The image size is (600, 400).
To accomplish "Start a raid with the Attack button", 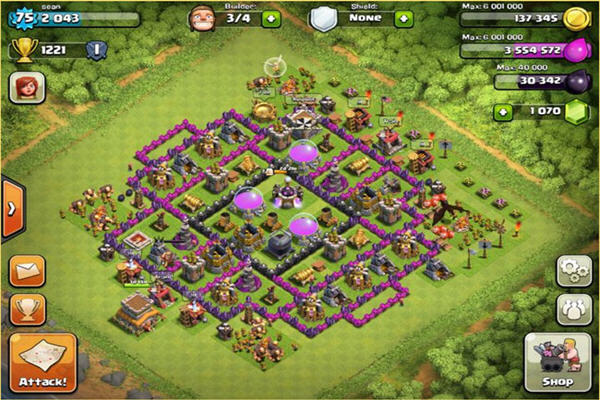I will tap(43, 362).
